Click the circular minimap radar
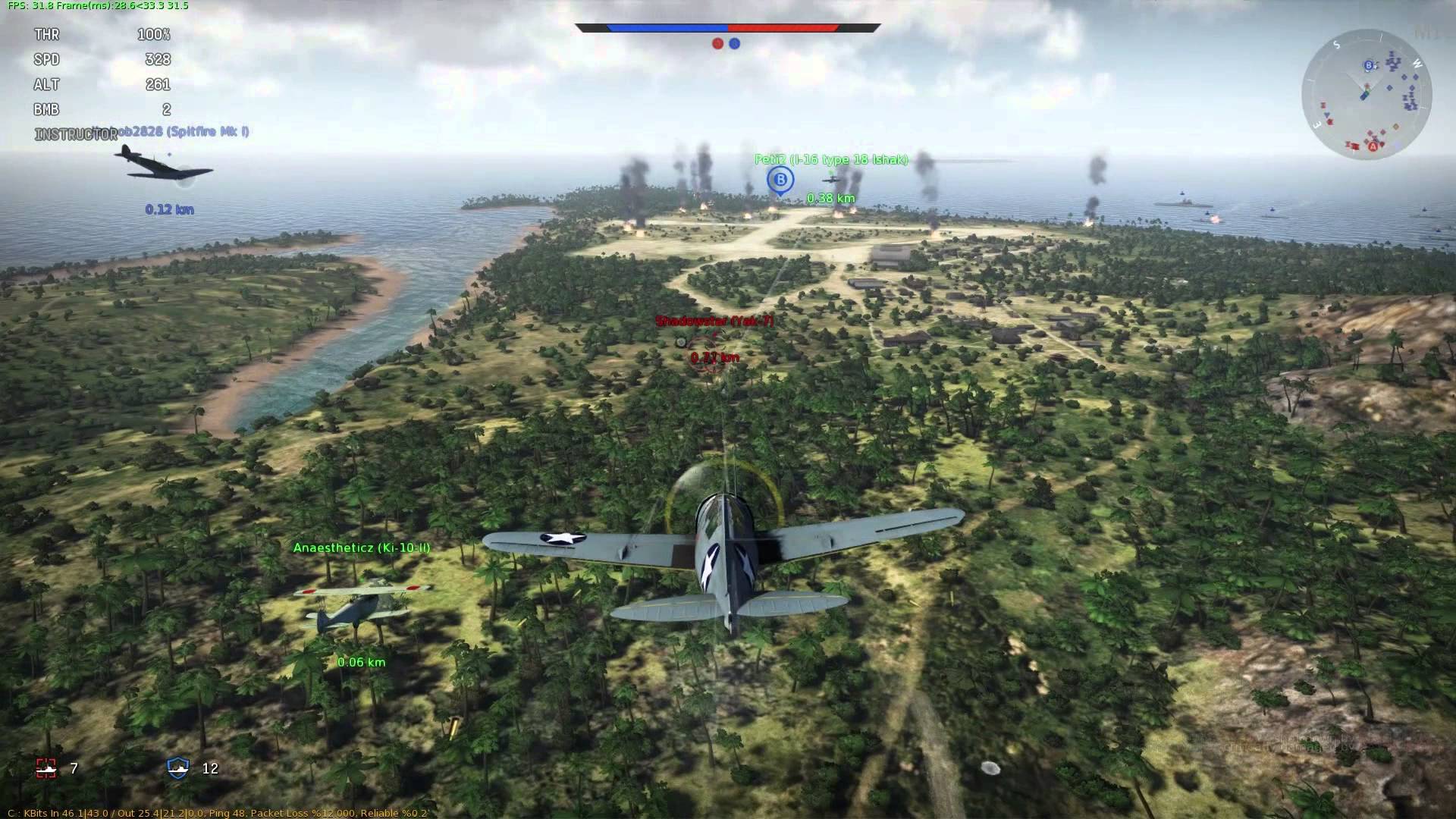Screen dimensions: 1456x819 click(x=1367, y=94)
